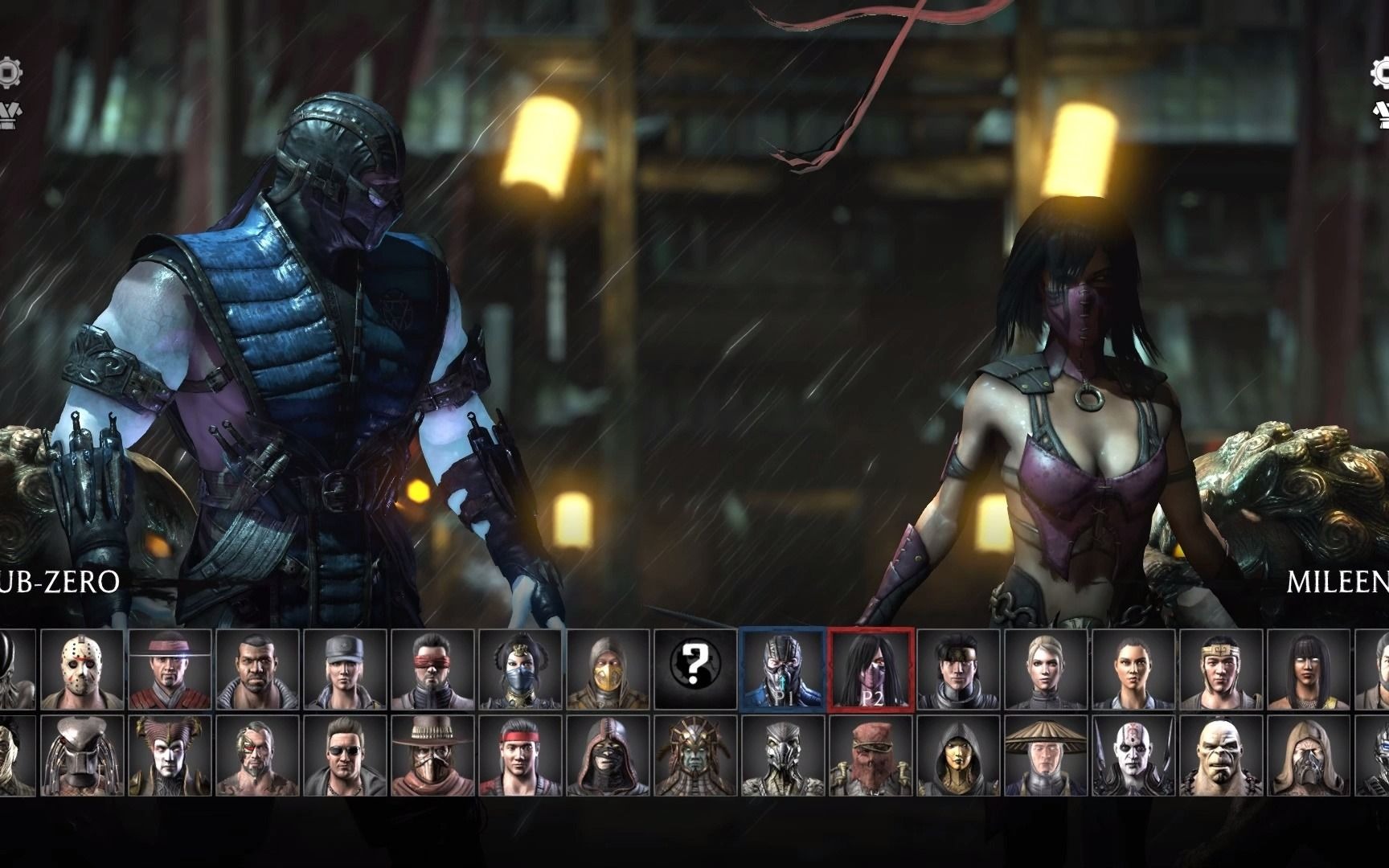Choose Ferra/Torr's red-hooded portrait

click(x=871, y=756)
